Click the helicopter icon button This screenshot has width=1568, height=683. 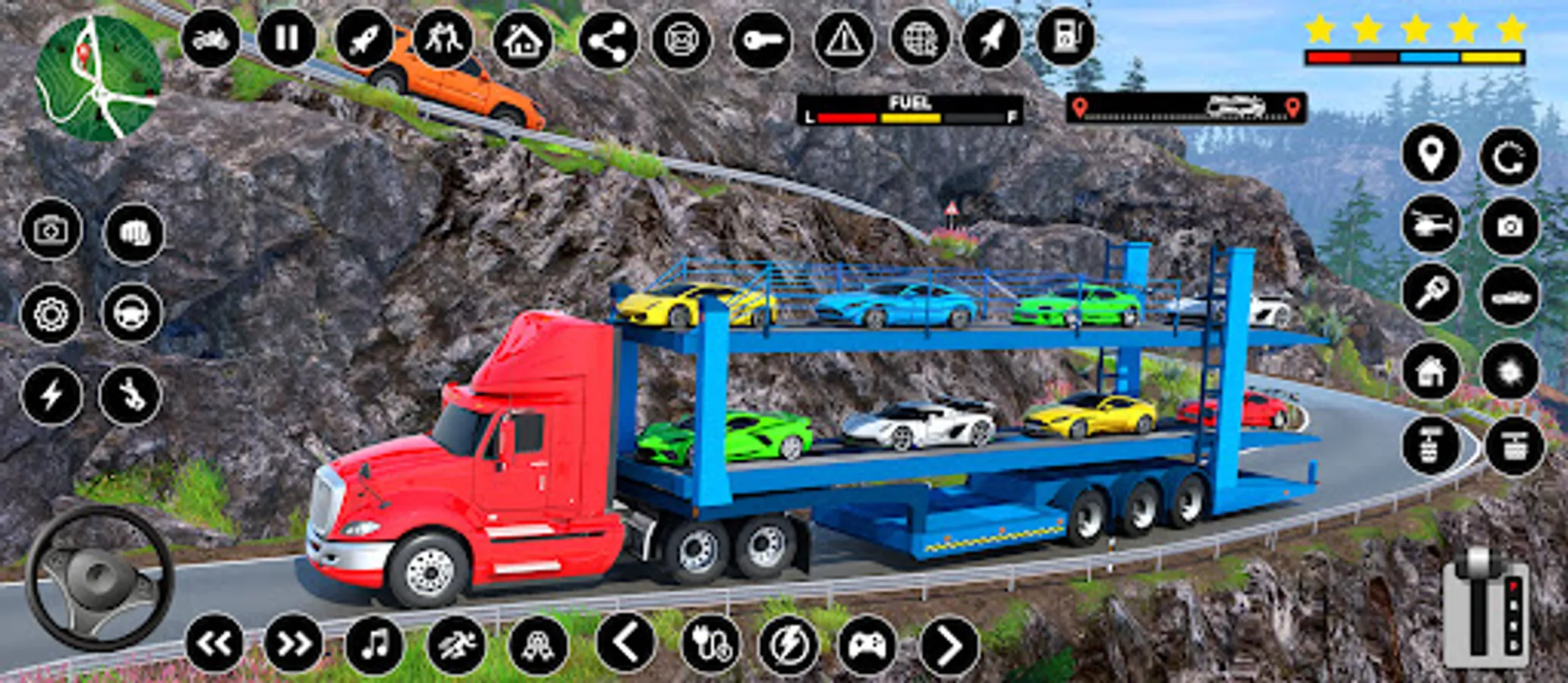pos(1431,225)
